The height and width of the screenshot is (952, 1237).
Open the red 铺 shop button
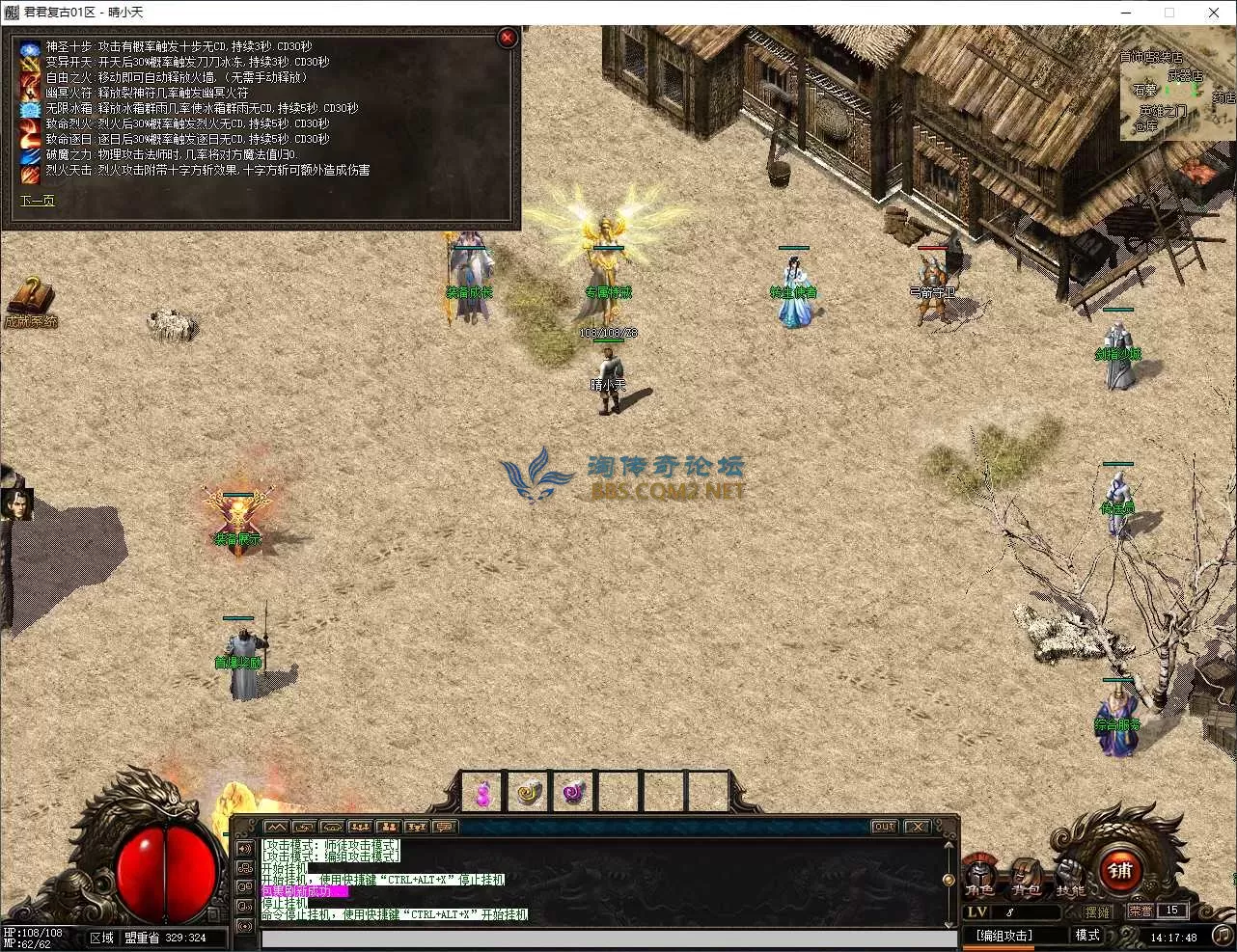pyautogui.click(x=1120, y=871)
